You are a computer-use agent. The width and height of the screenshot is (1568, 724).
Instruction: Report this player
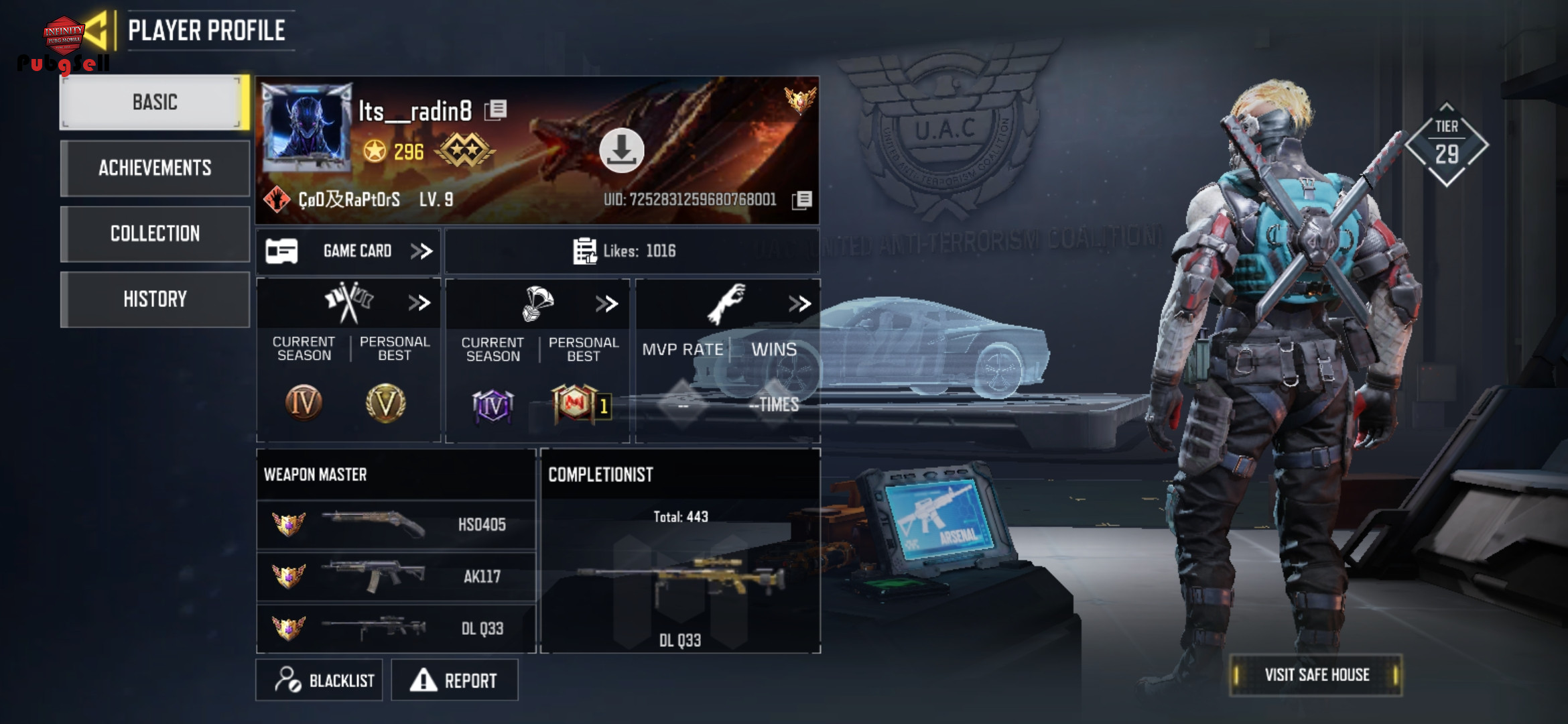(454, 680)
